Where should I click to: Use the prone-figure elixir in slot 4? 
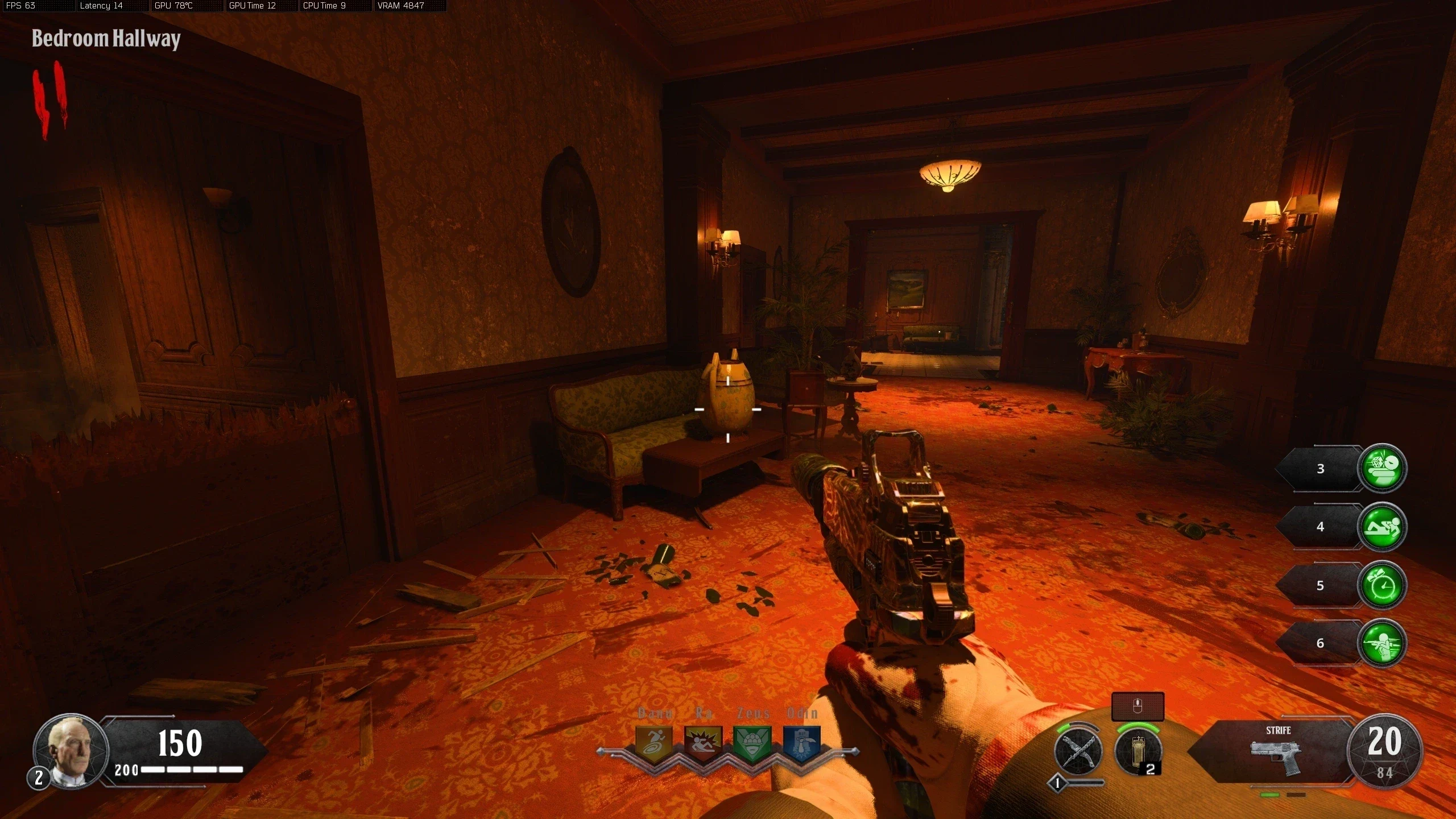click(x=1381, y=527)
